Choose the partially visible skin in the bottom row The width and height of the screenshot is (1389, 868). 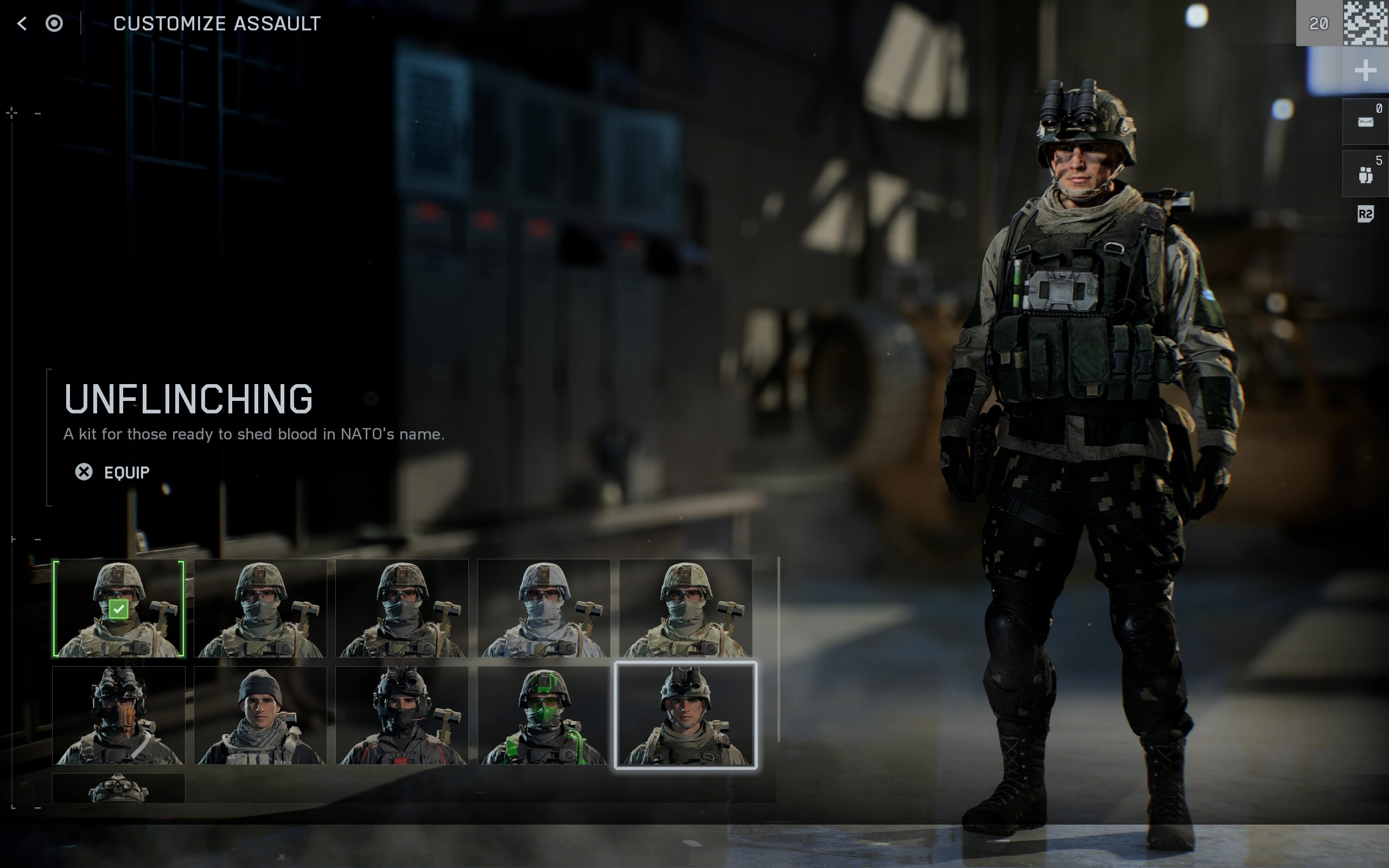coord(119,788)
